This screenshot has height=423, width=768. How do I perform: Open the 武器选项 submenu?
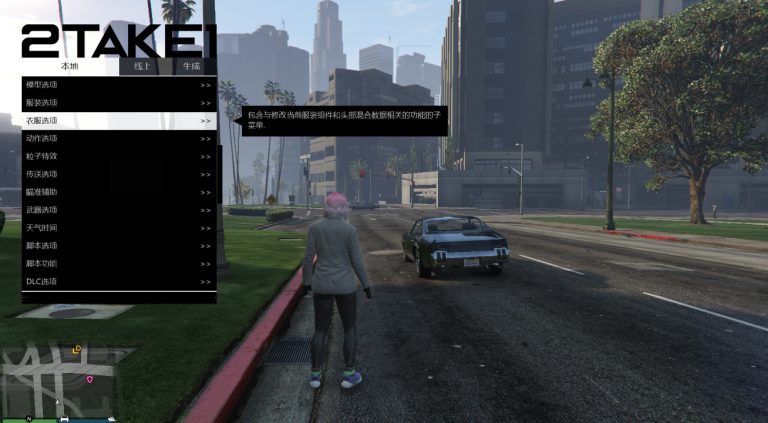click(118, 210)
